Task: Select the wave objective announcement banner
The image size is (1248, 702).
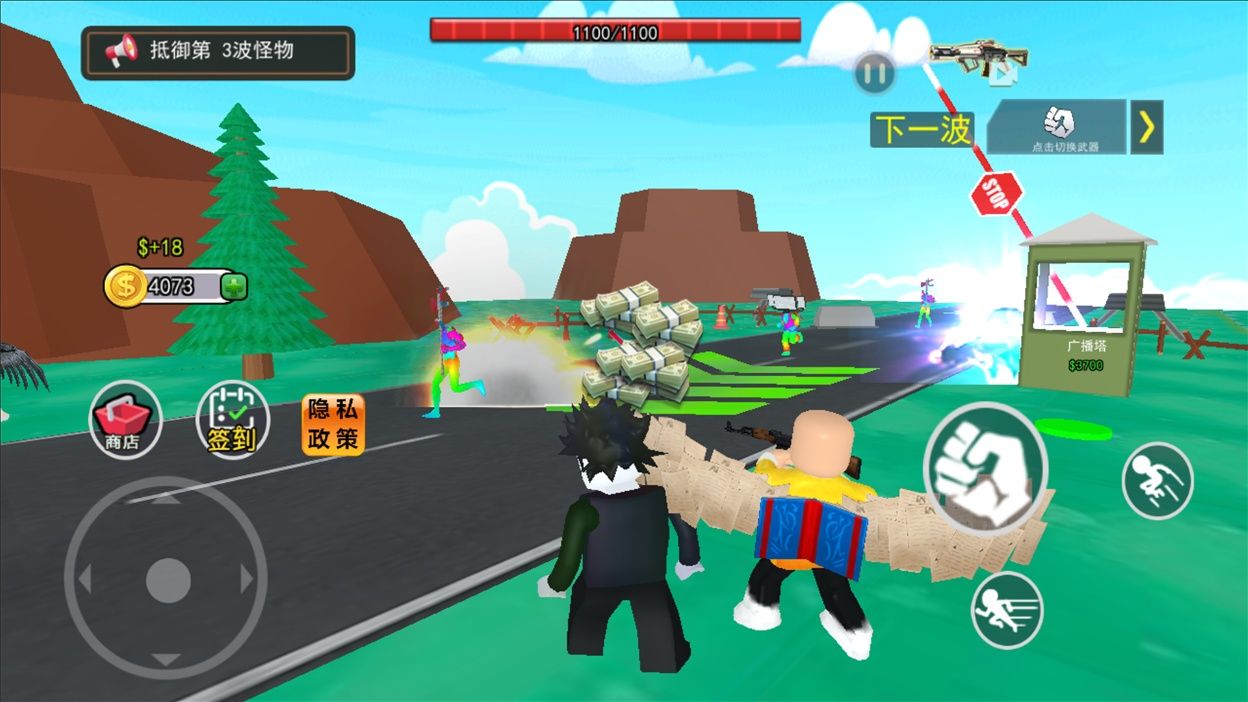Action: [x=218, y=52]
